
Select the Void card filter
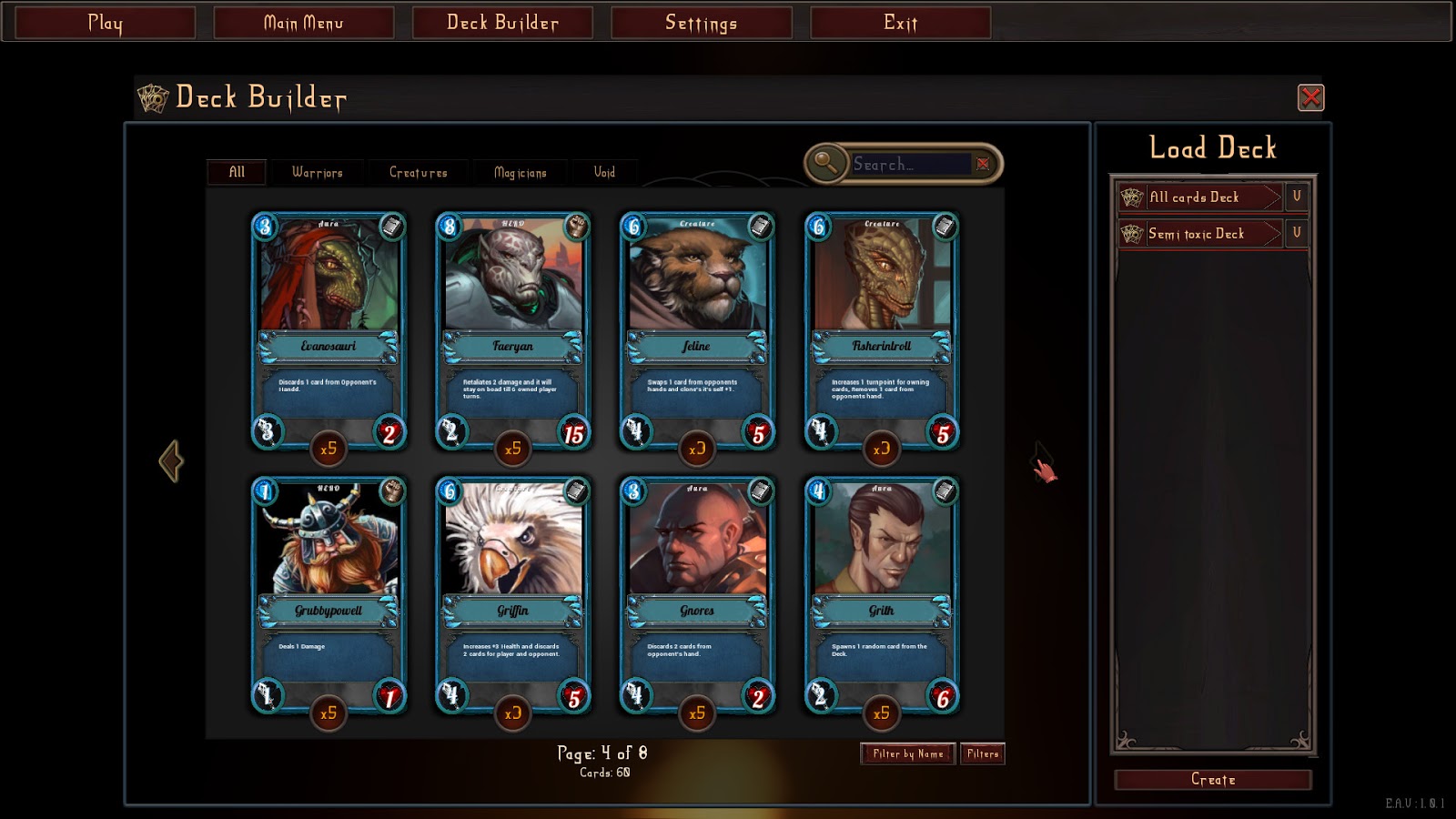pyautogui.click(x=604, y=172)
